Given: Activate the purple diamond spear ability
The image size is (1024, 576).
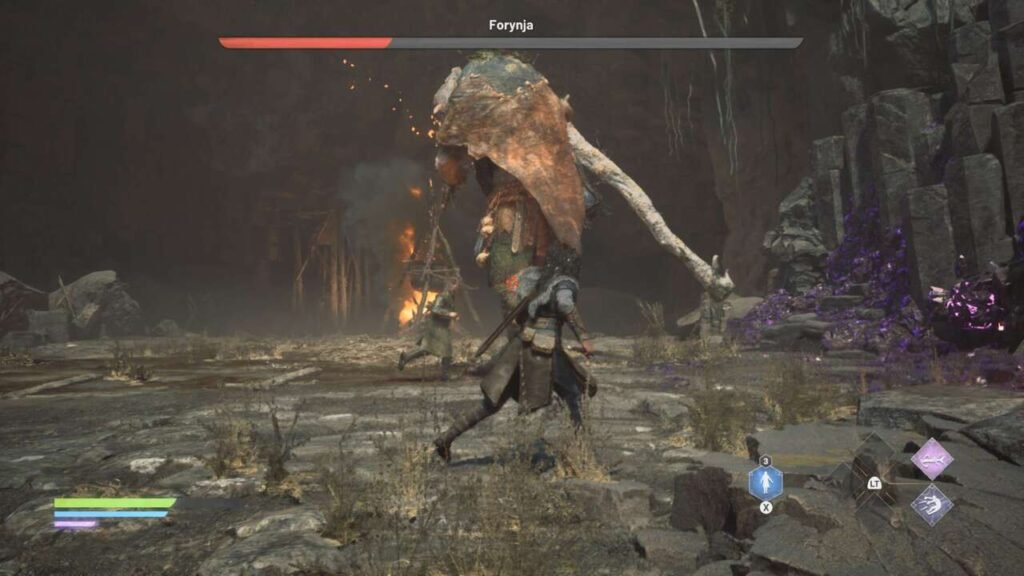Looking at the screenshot, I should [931, 459].
